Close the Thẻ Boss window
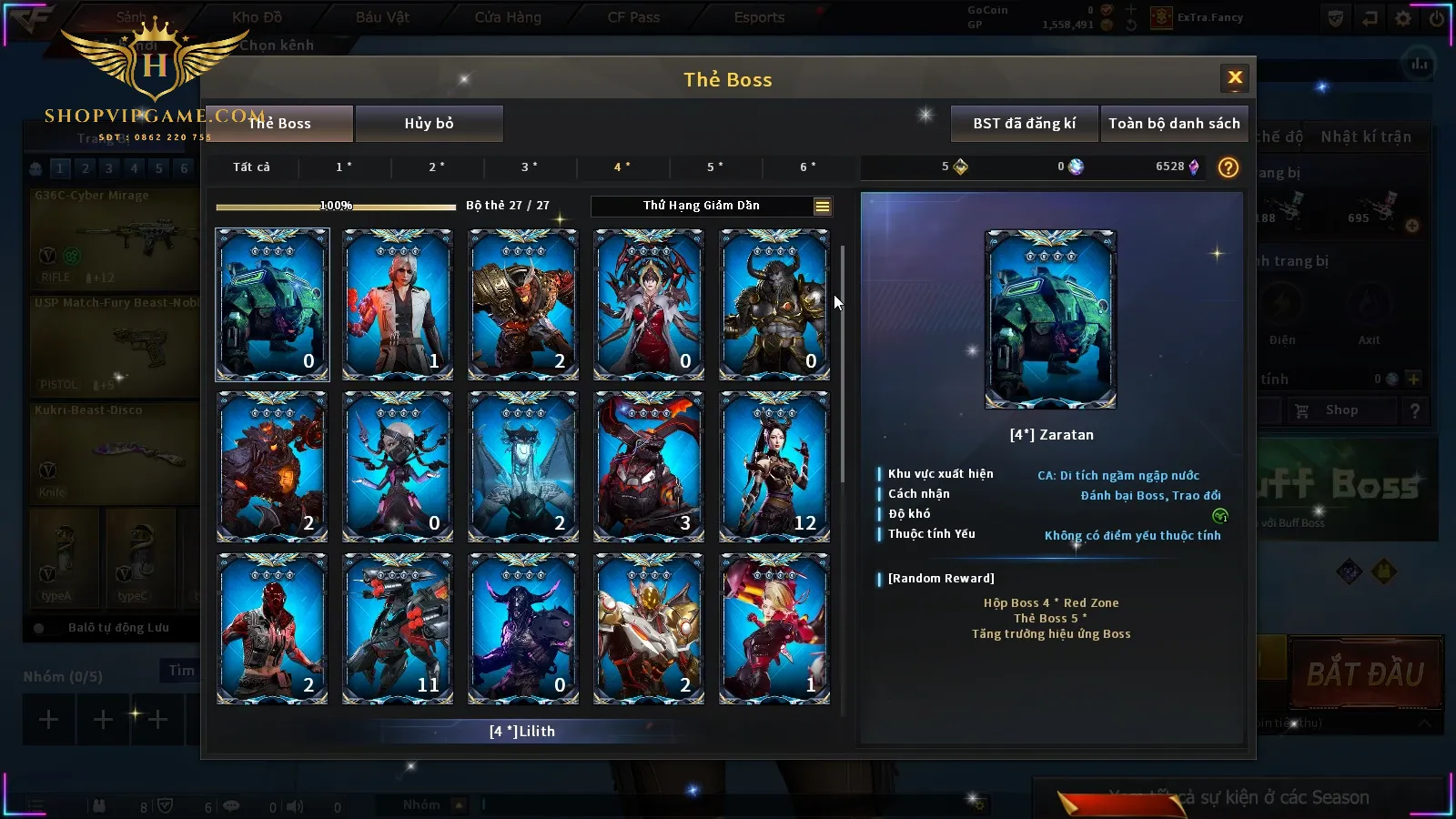 click(x=1235, y=78)
